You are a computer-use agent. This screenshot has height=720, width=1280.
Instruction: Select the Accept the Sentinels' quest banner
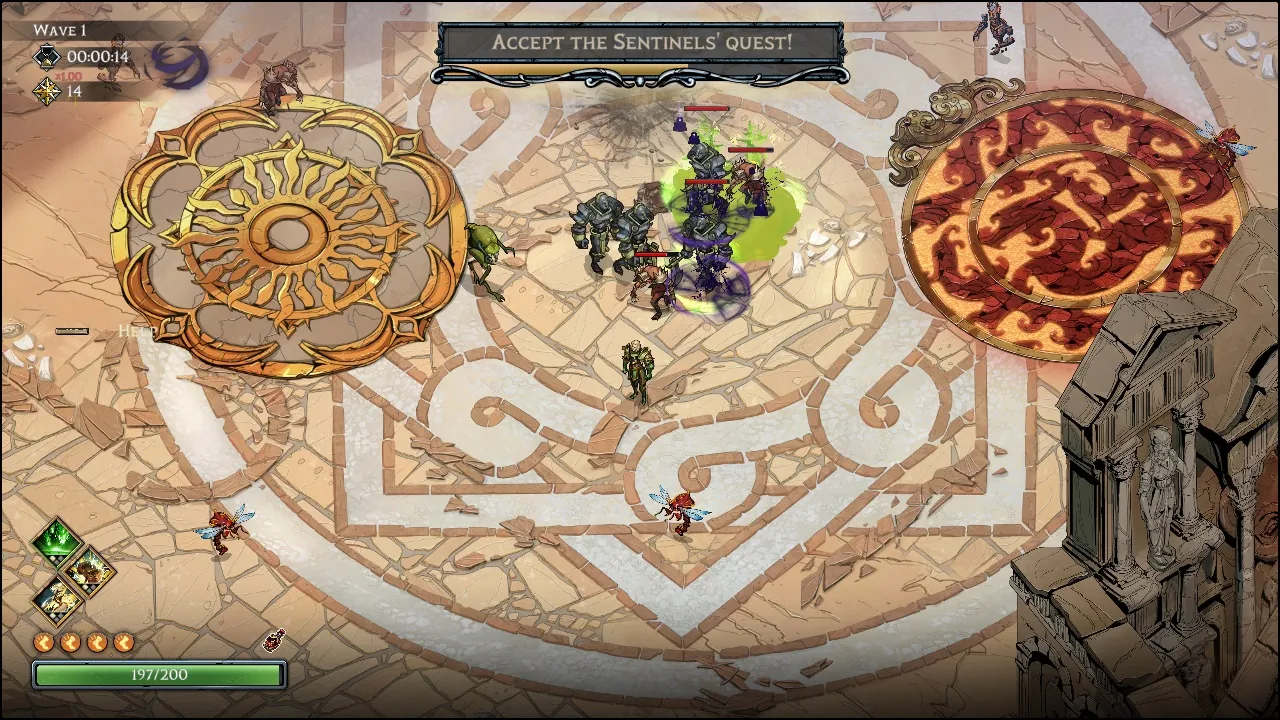641,43
